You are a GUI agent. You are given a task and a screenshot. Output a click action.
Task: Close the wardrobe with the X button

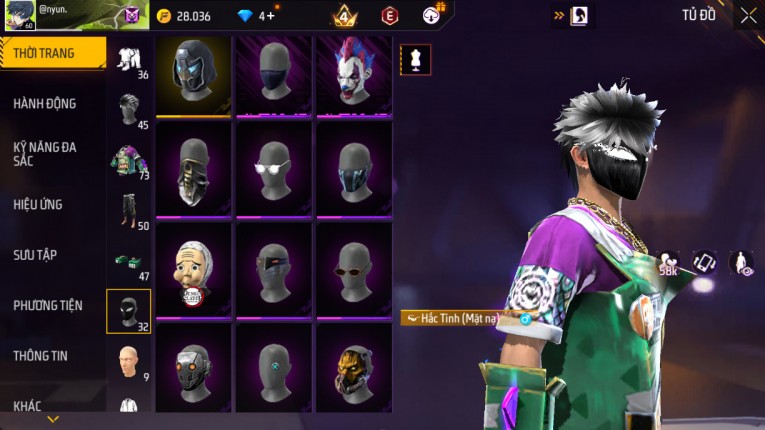point(748,15)
